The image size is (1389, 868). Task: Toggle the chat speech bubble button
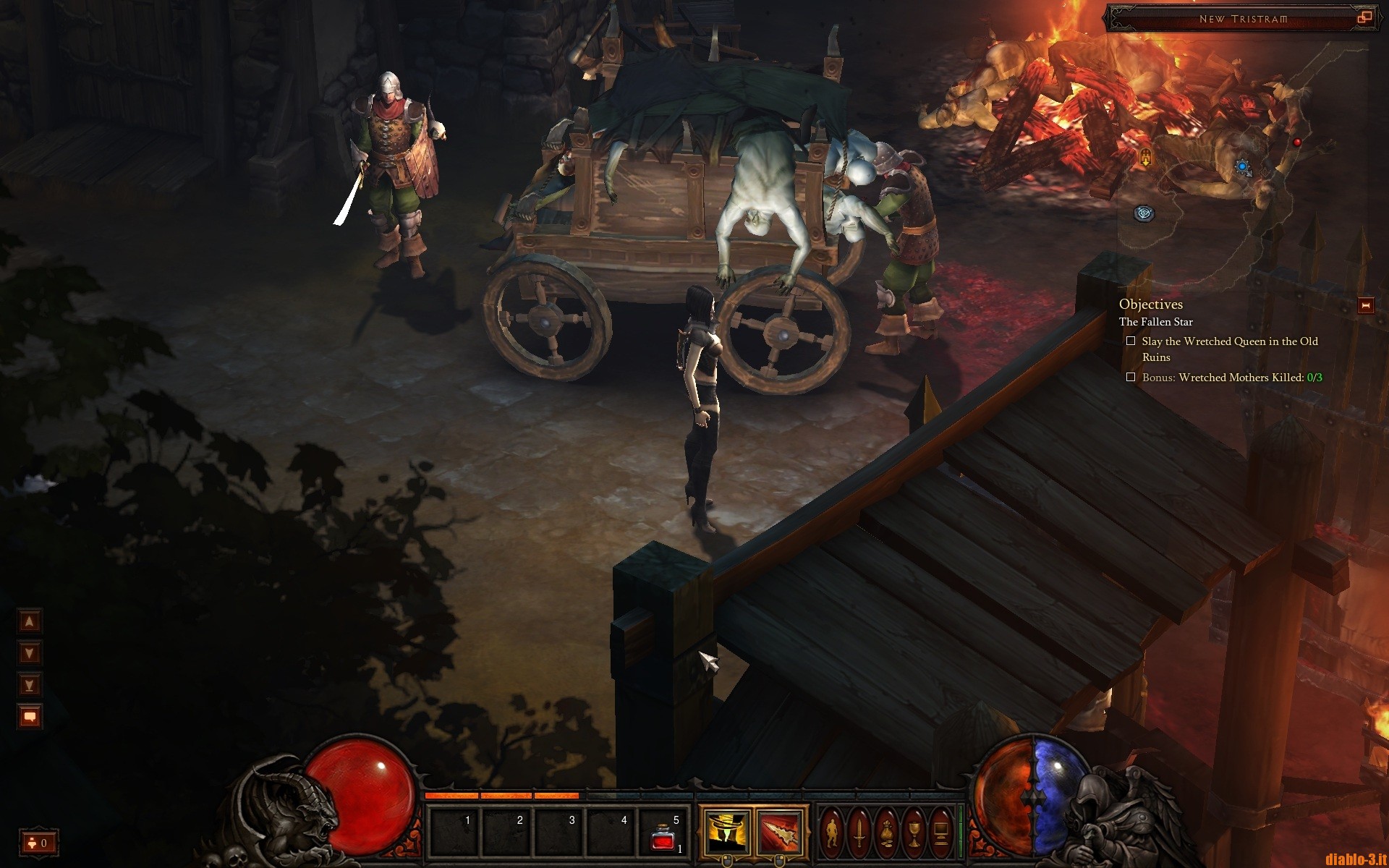click(30, 717)
